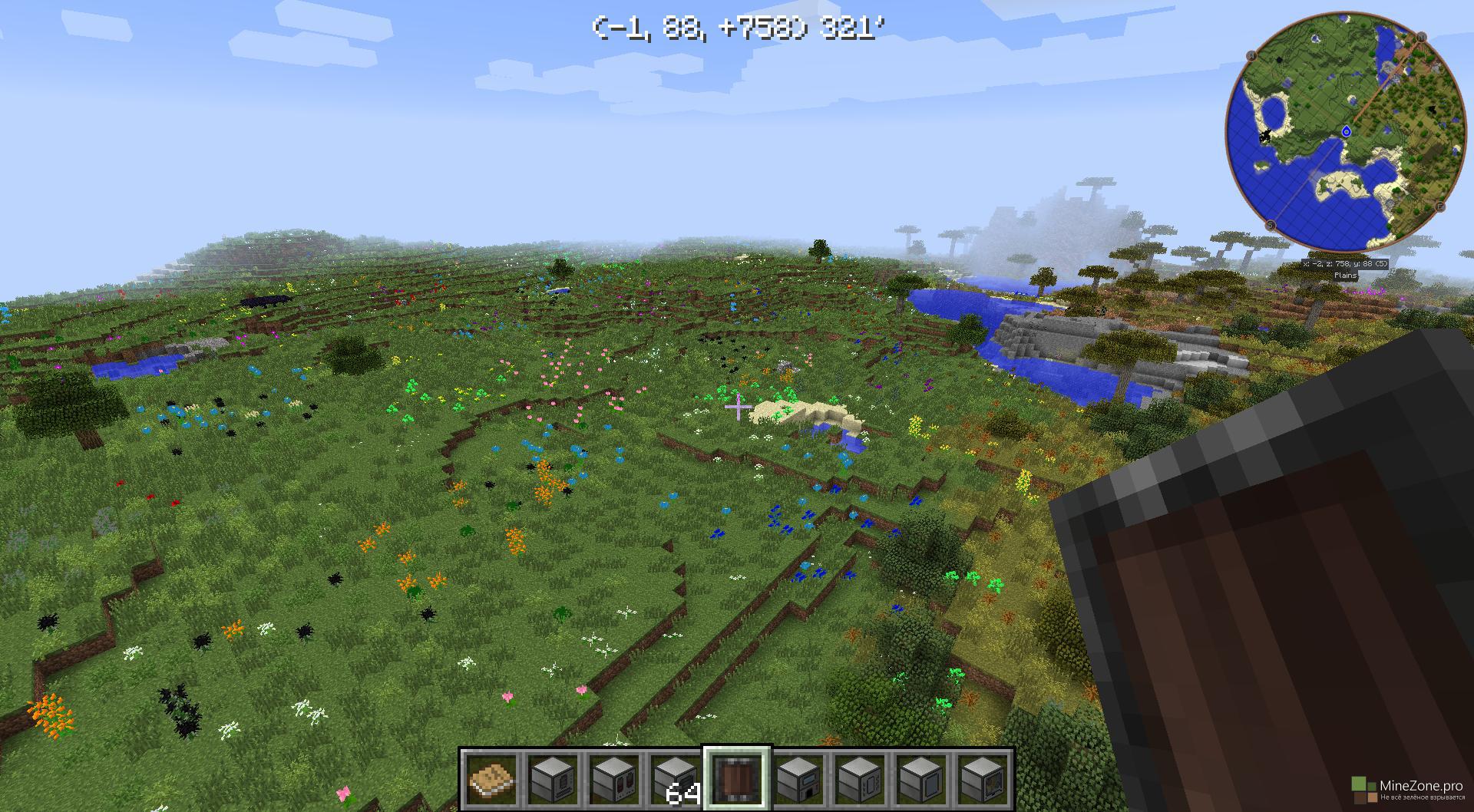Select the tan book hotbar slot
Image resolution: width=1474 pixels, height=812 pixels.
pos(491,778)
